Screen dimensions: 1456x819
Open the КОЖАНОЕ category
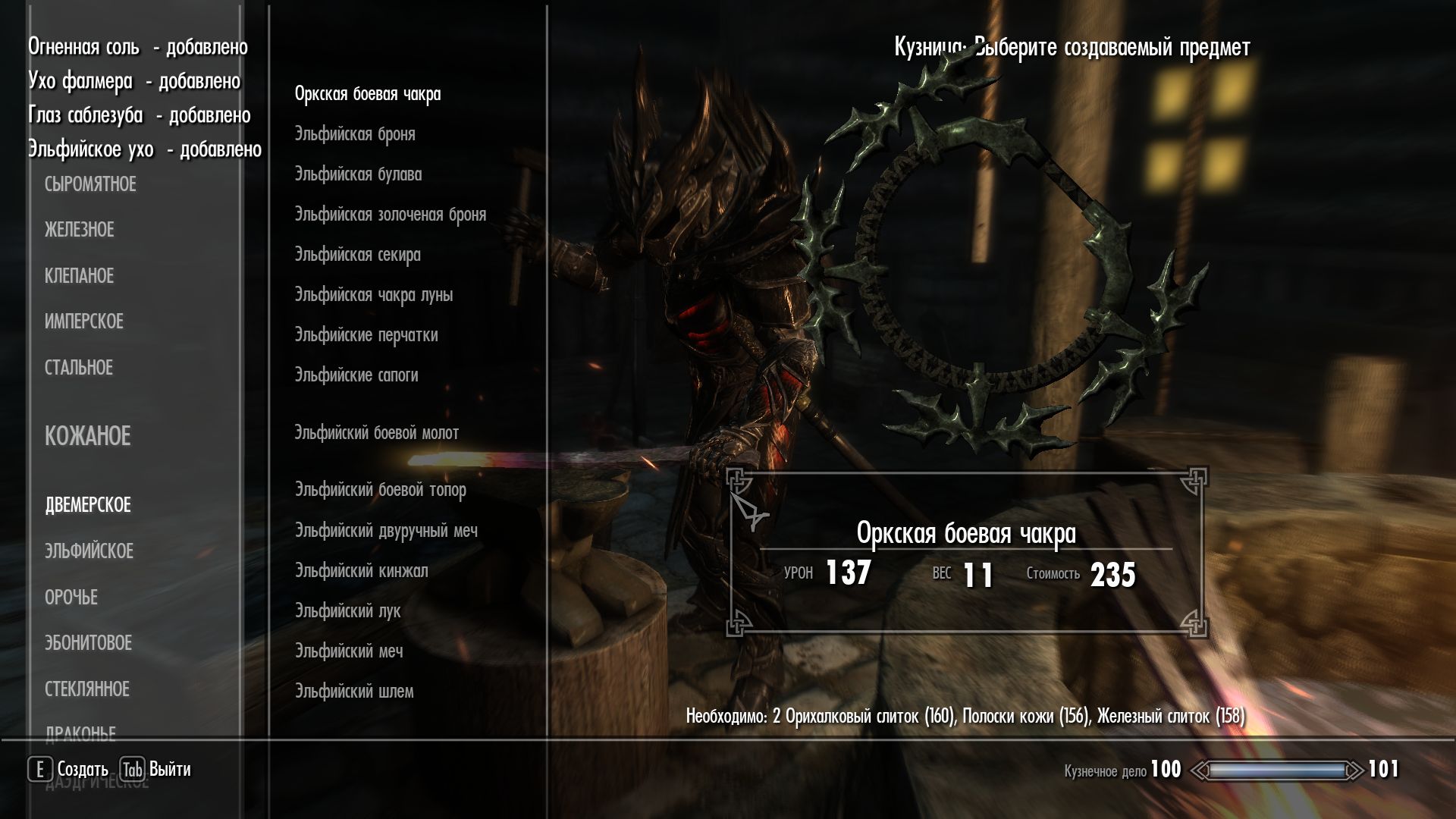pyautogui.click(x=87, y=436)
